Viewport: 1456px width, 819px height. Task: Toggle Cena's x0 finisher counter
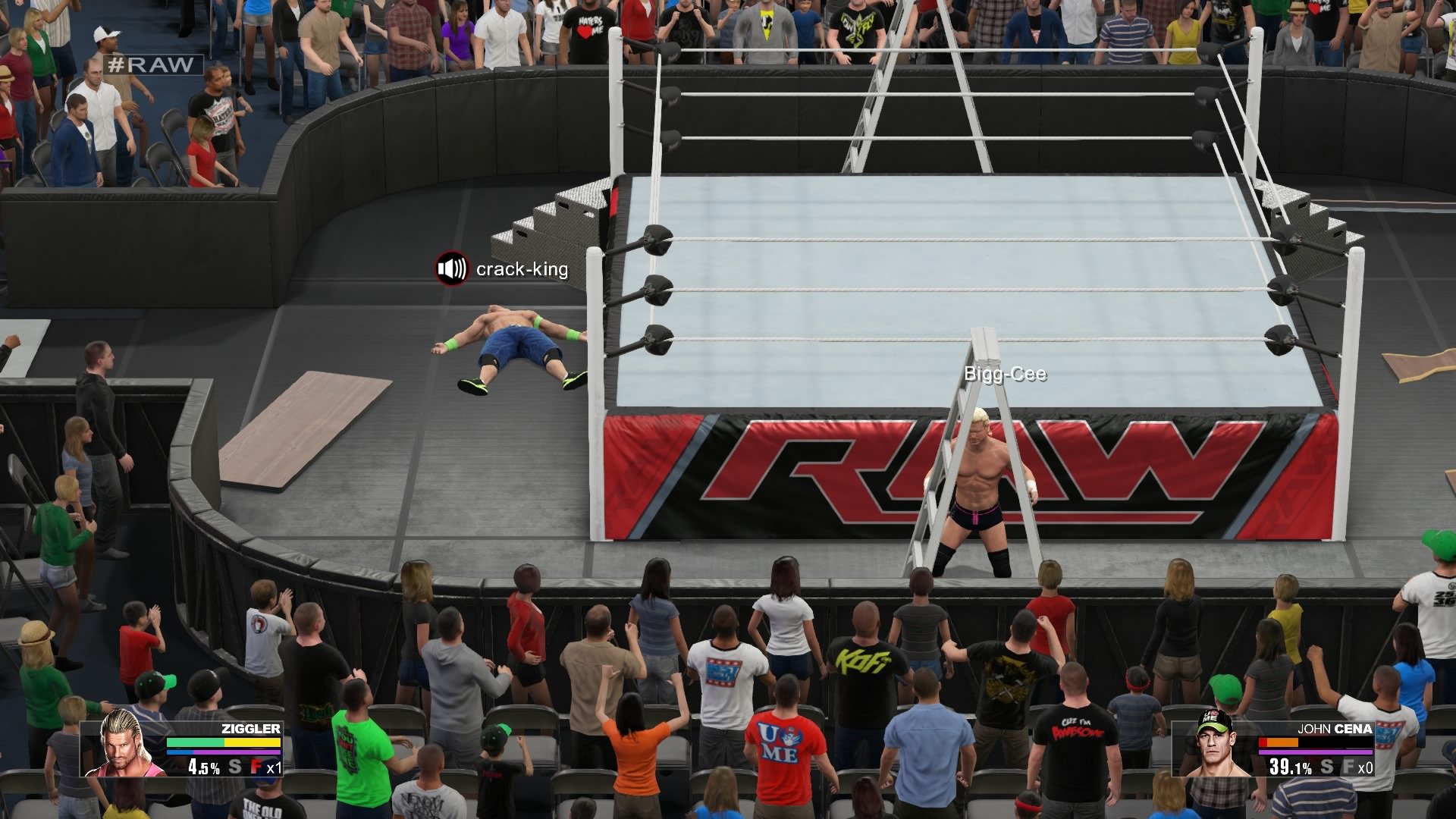pyautogui.click(x=1365, y=768)
